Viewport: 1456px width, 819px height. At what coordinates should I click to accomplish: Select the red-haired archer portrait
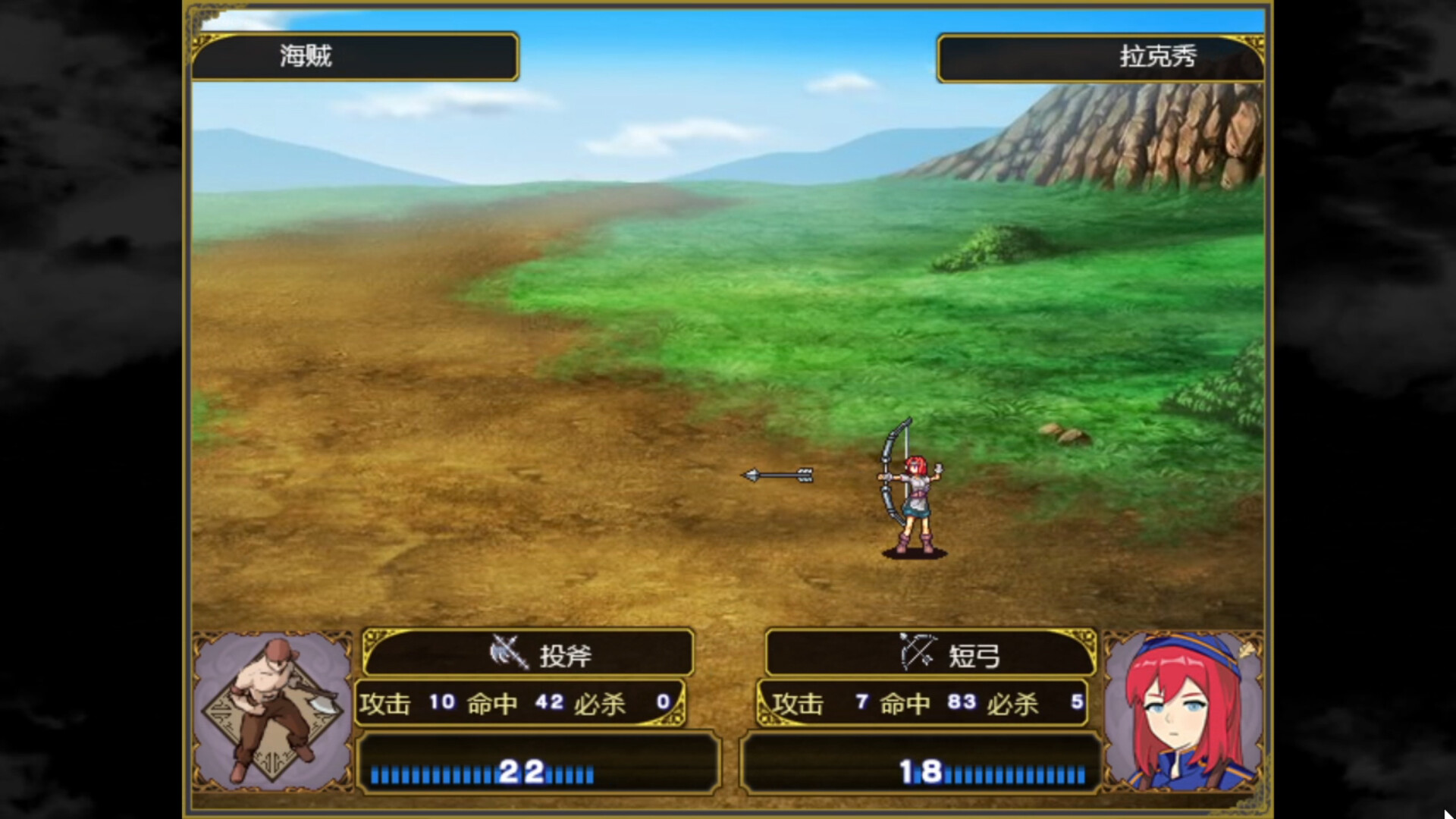(x=1181, y=711)
